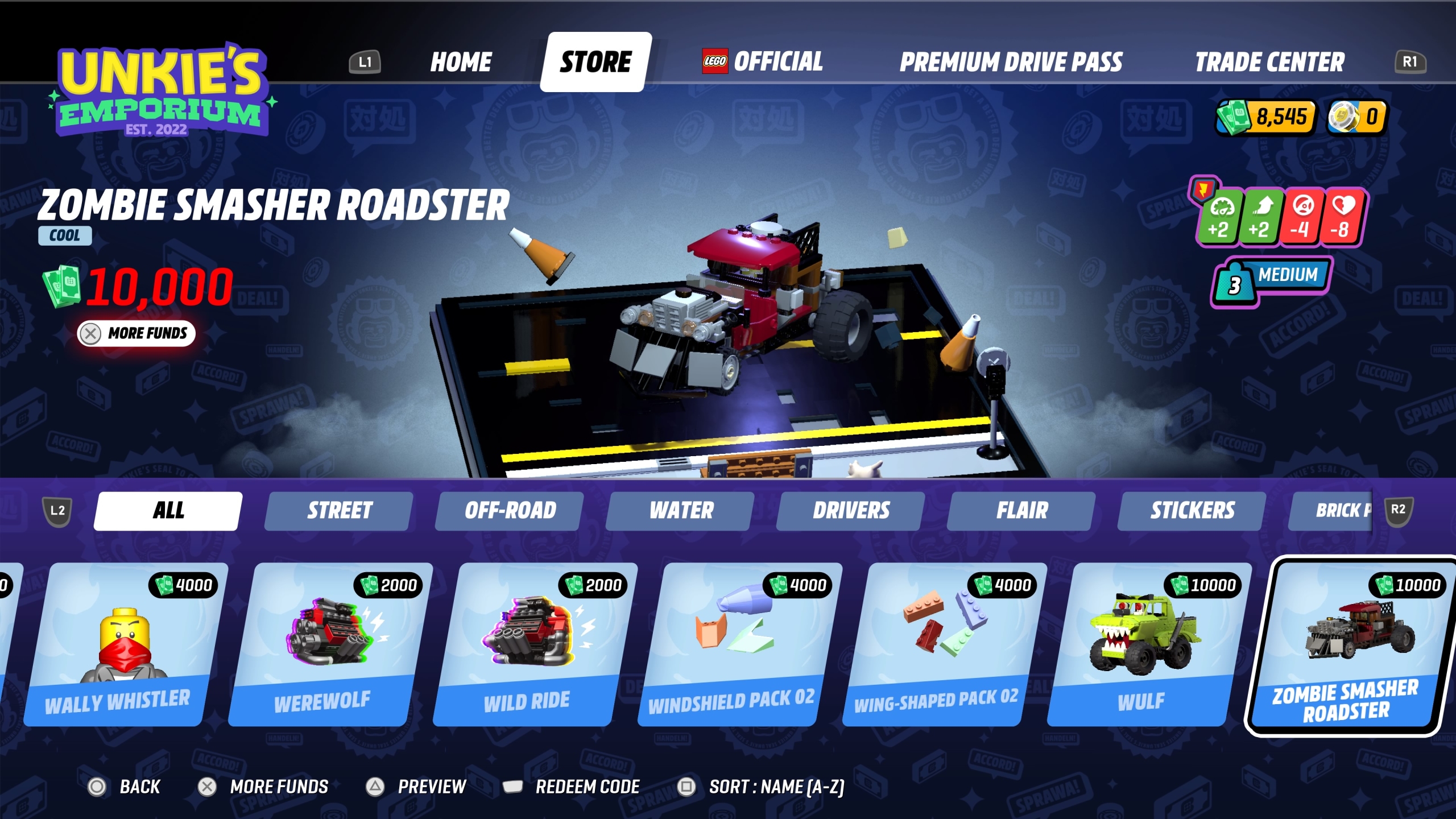Change sort by clicking Sort: Name (A-Z)

777,787
